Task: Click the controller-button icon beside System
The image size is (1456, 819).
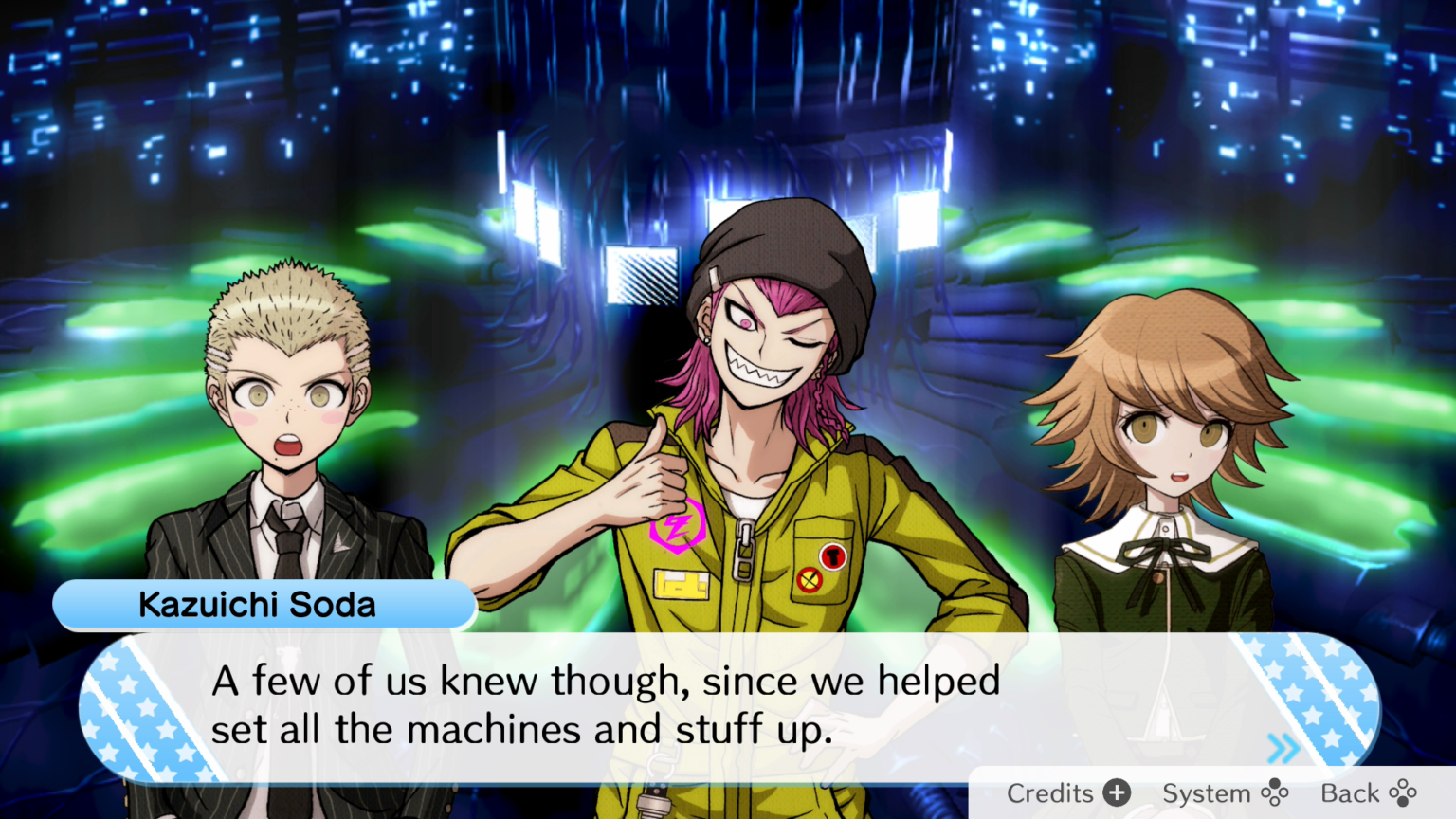Action: [1274, 793]
